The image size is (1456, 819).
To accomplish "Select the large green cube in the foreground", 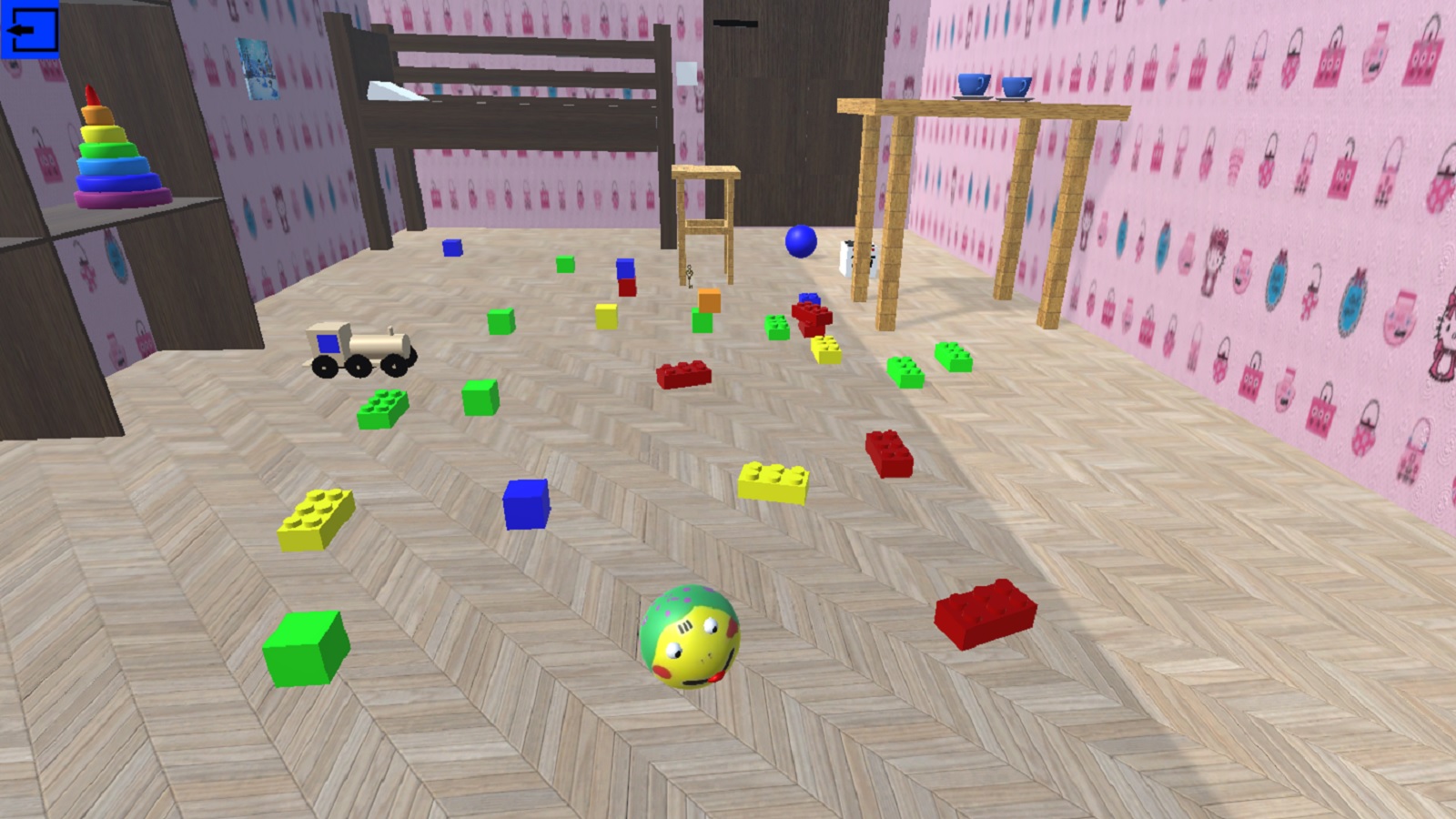I will pyautogui.click(x=305, y=649).
